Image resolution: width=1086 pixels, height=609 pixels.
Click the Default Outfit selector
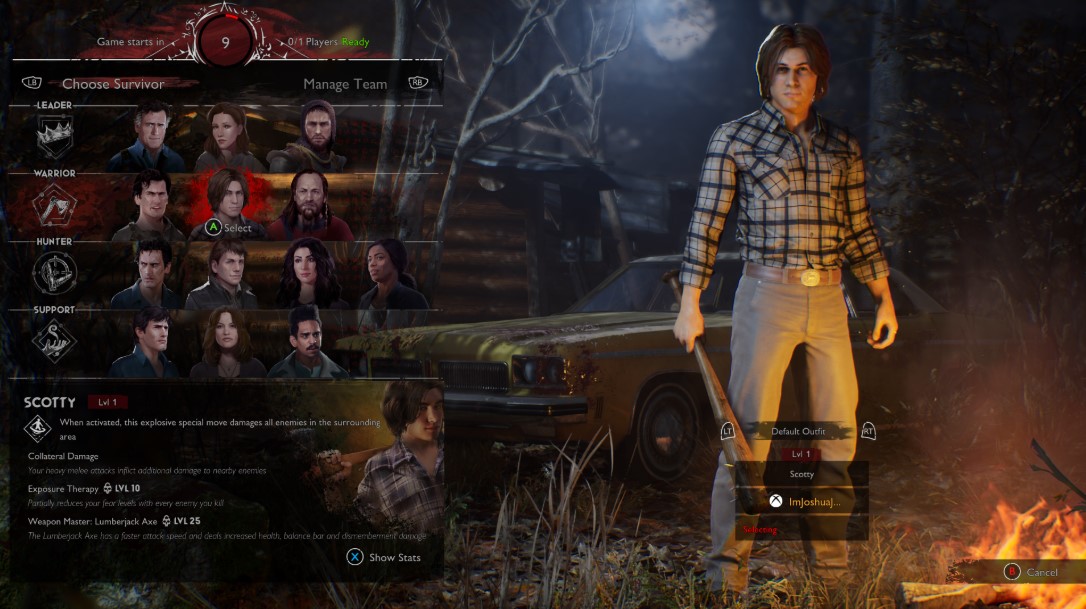pos(798,431)
